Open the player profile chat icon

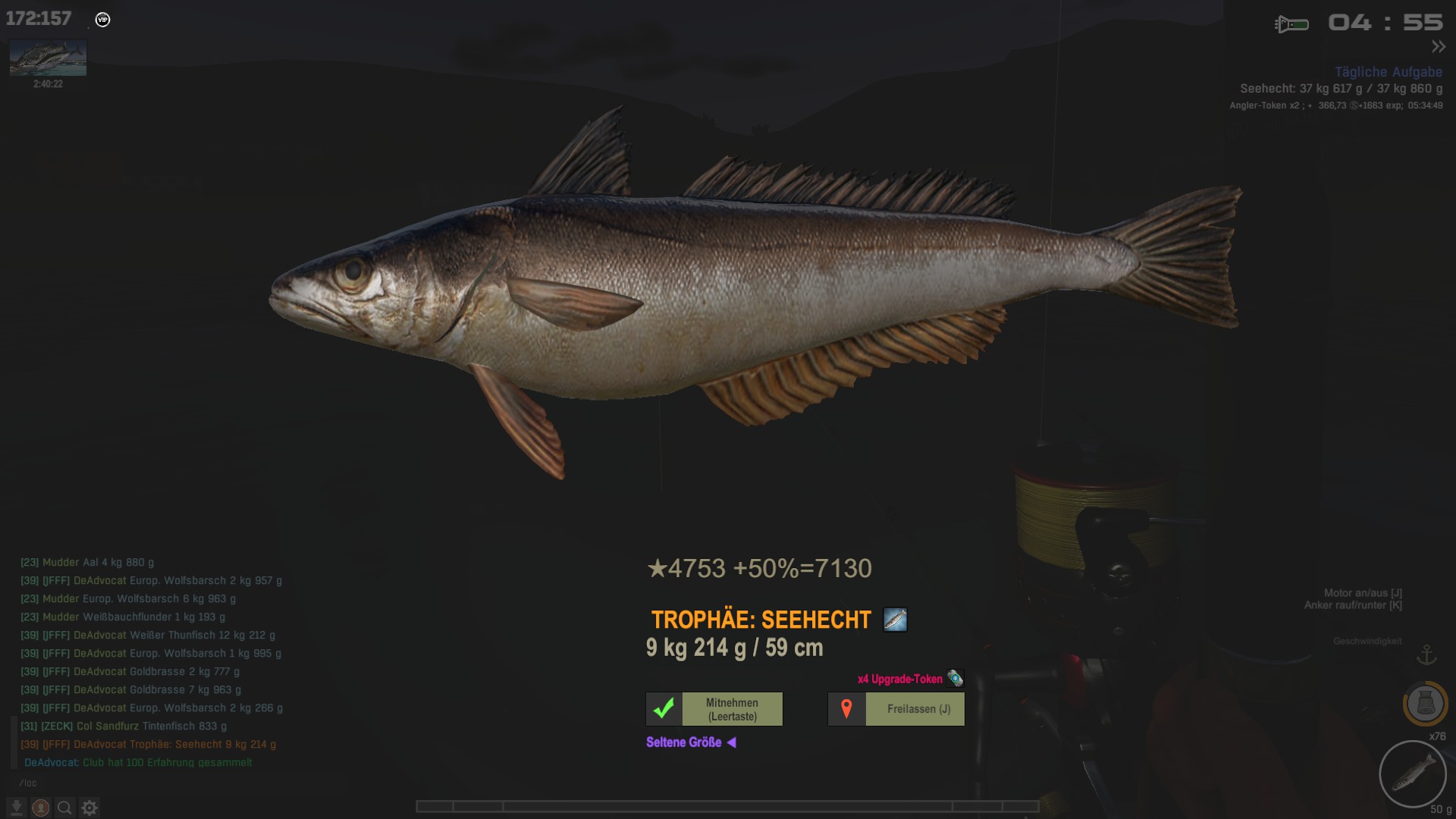(41, 808)
